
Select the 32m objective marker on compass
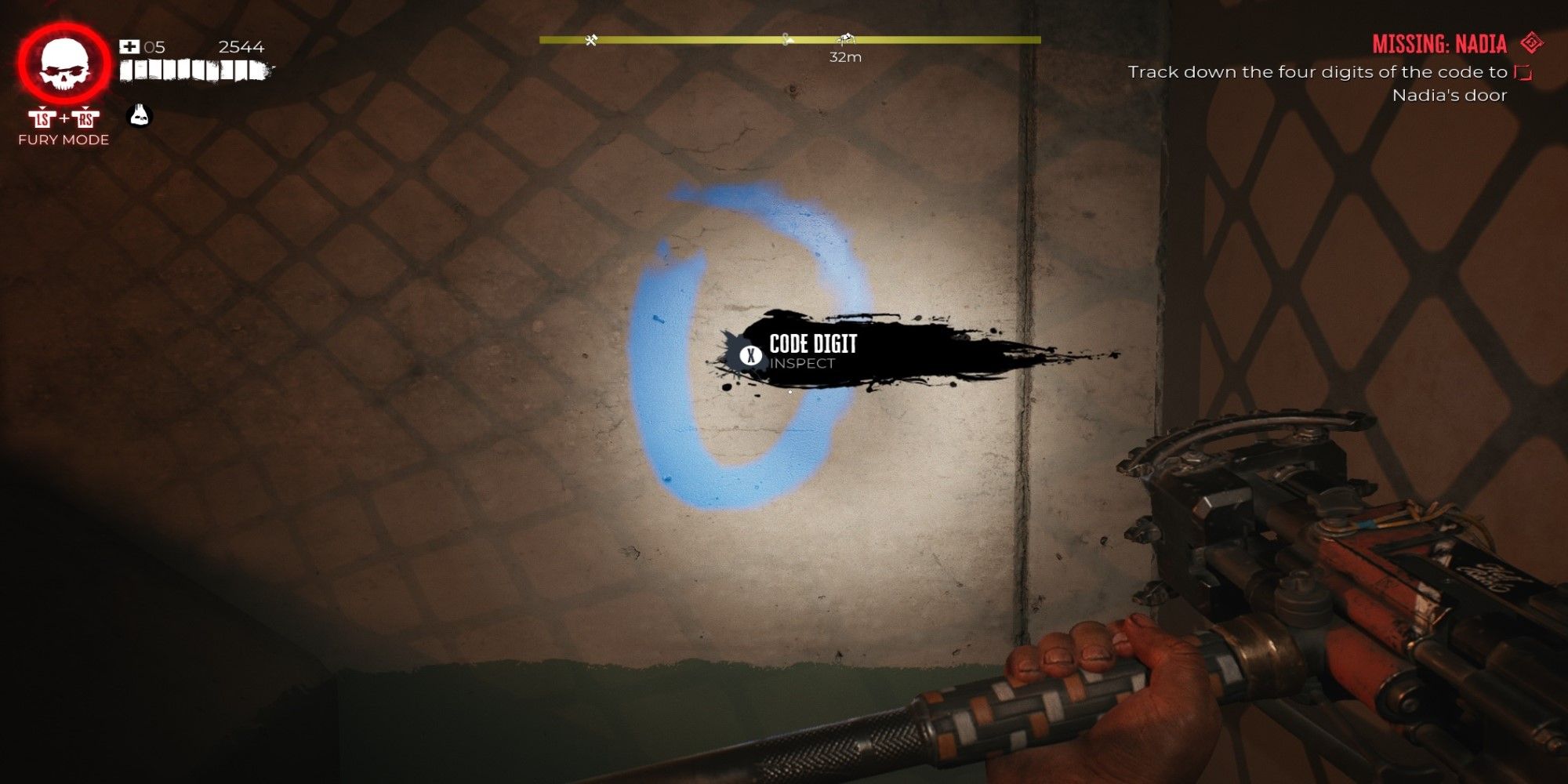[x=844, y=40]
